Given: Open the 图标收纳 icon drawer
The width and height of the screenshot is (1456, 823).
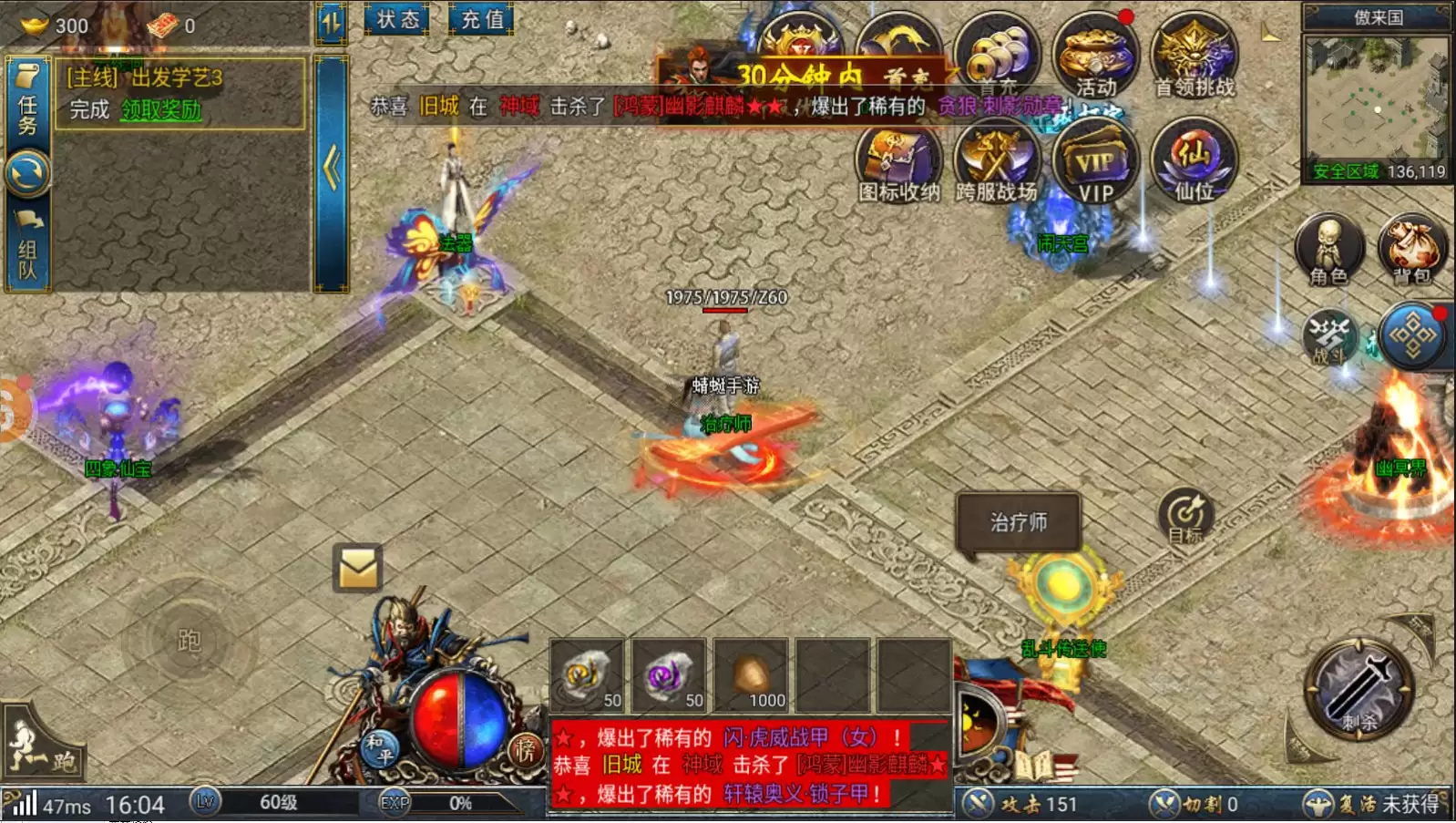Looking at the screenshot, I should (898, 162).
